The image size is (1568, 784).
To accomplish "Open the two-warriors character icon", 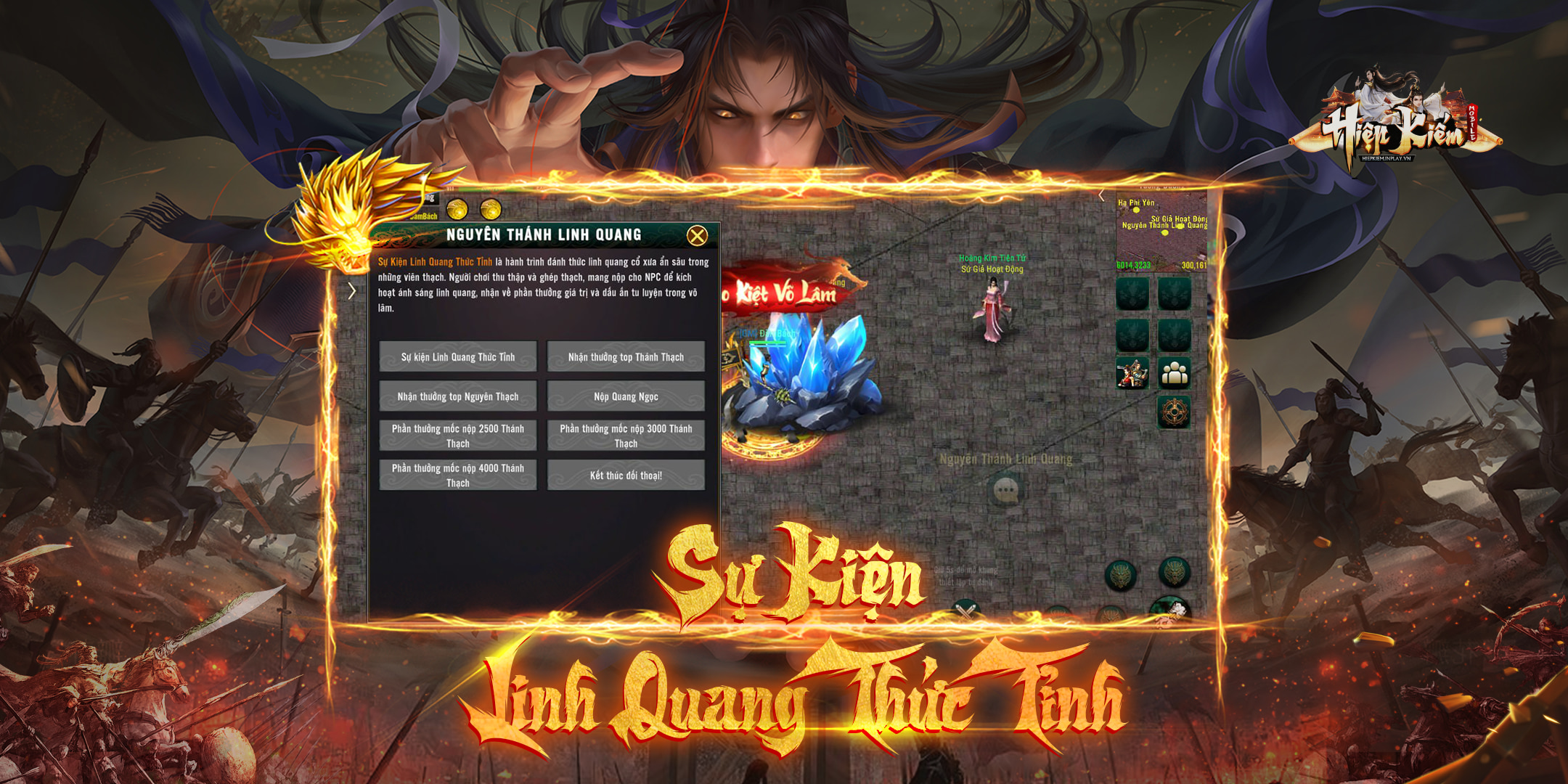I will 1132,373.
